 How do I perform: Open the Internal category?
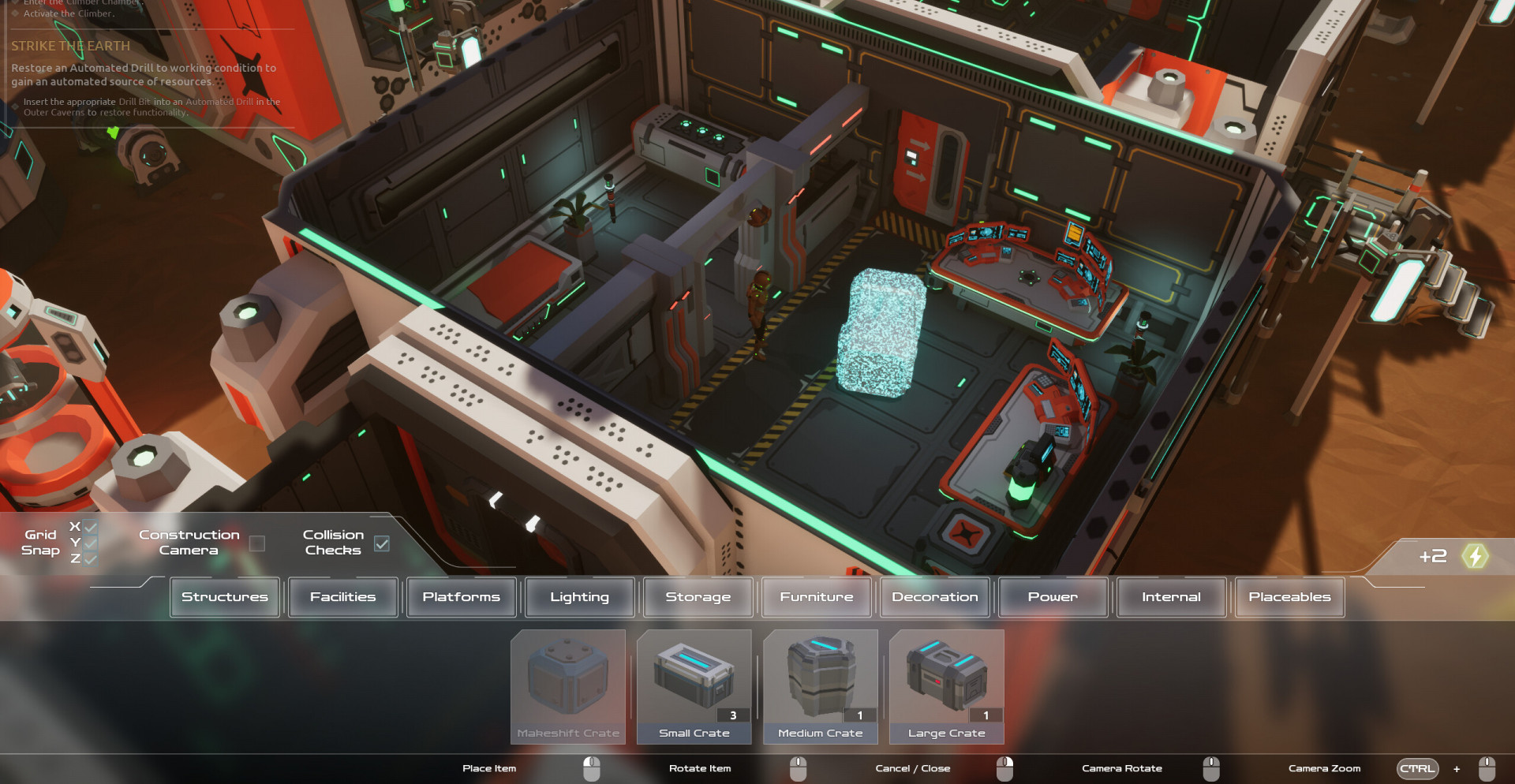click(1172, 597)
